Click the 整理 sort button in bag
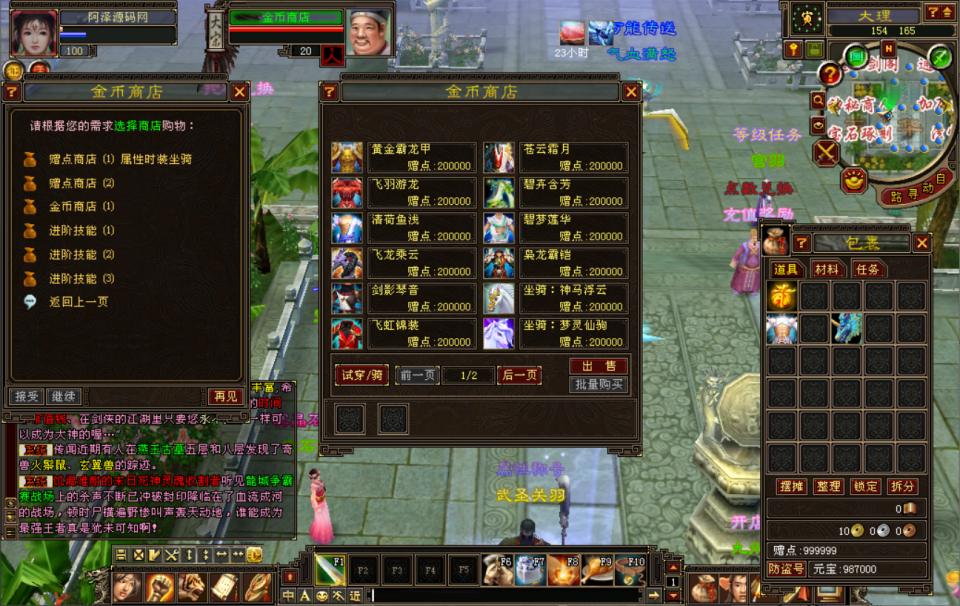This screenshot has width=960, height=606. coord(828,486)
